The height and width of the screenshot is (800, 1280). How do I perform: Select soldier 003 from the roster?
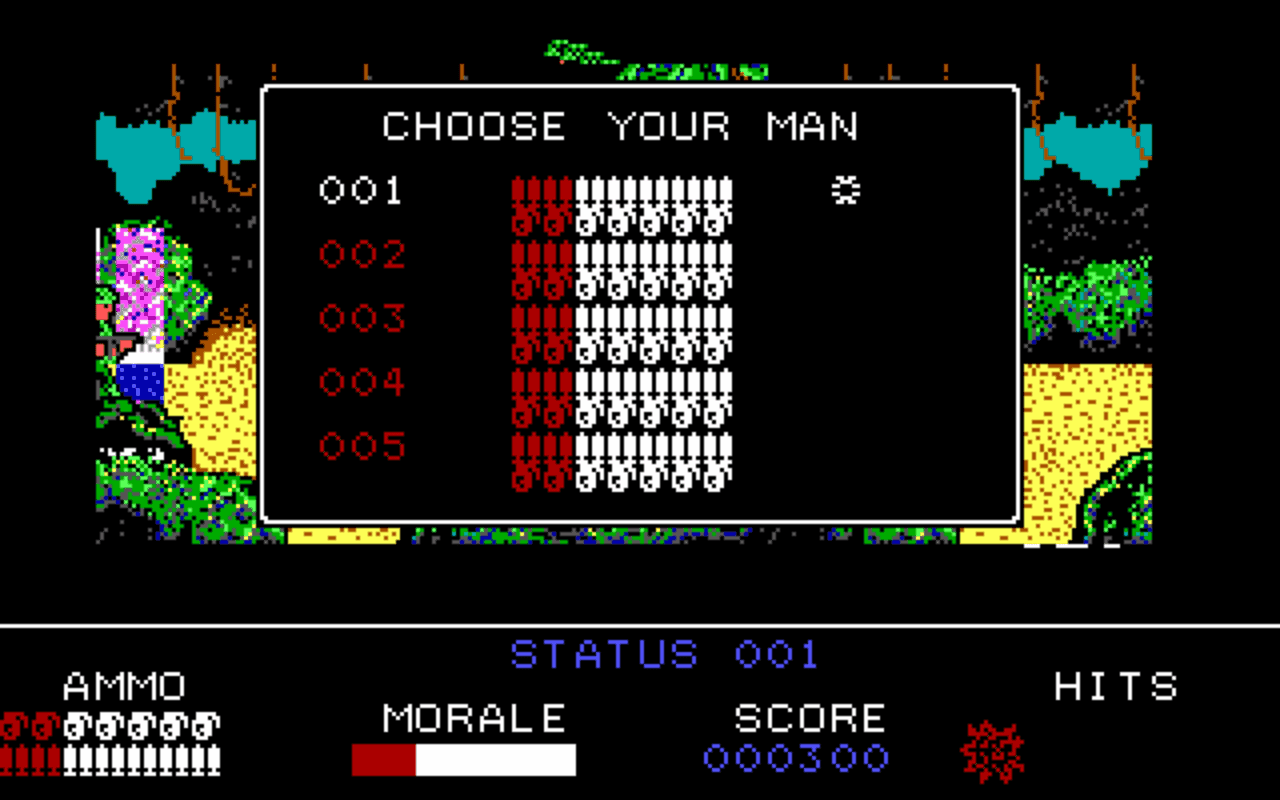click(360, 318)
